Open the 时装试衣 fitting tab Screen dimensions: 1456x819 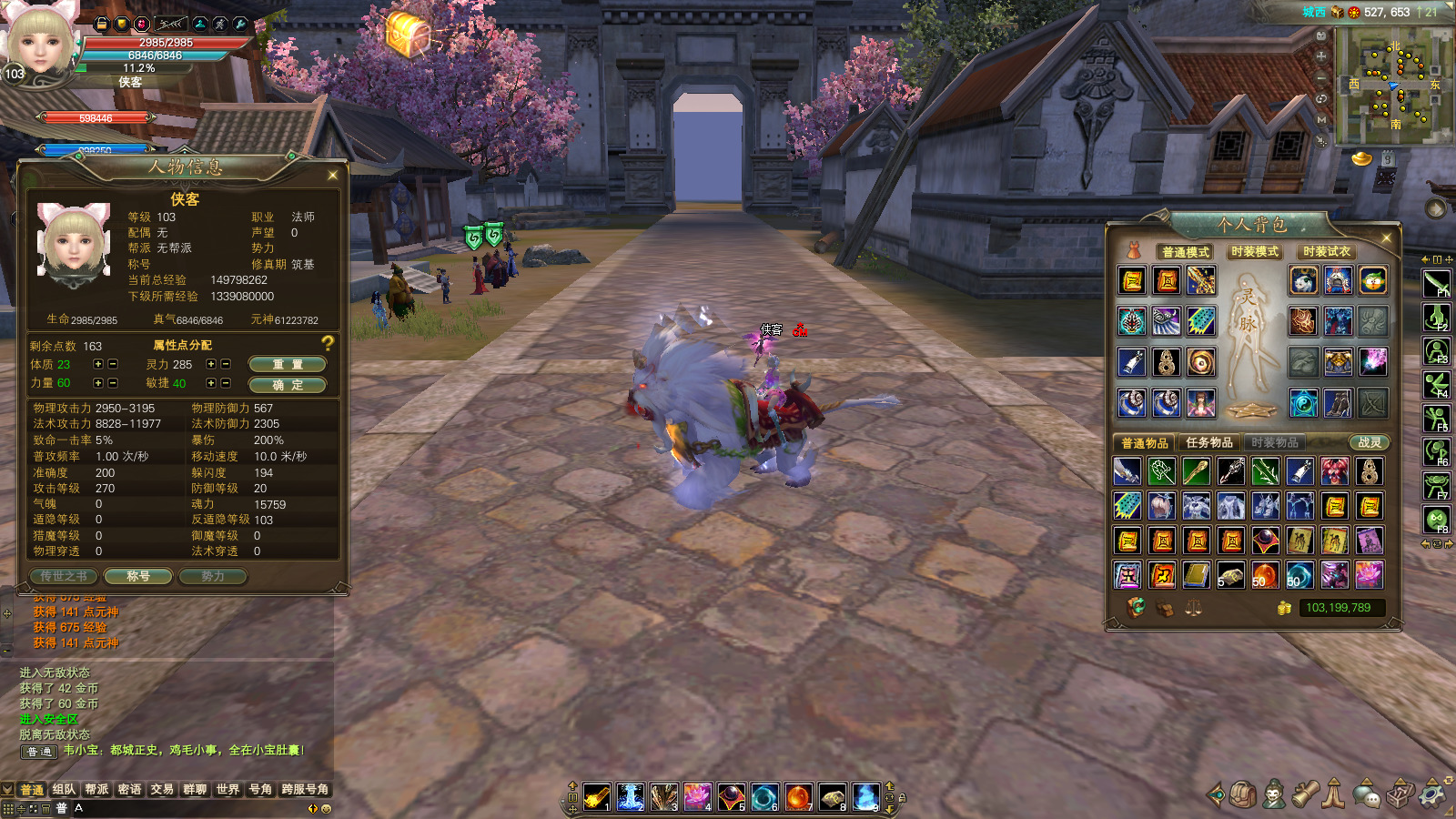coord(1327,252)
